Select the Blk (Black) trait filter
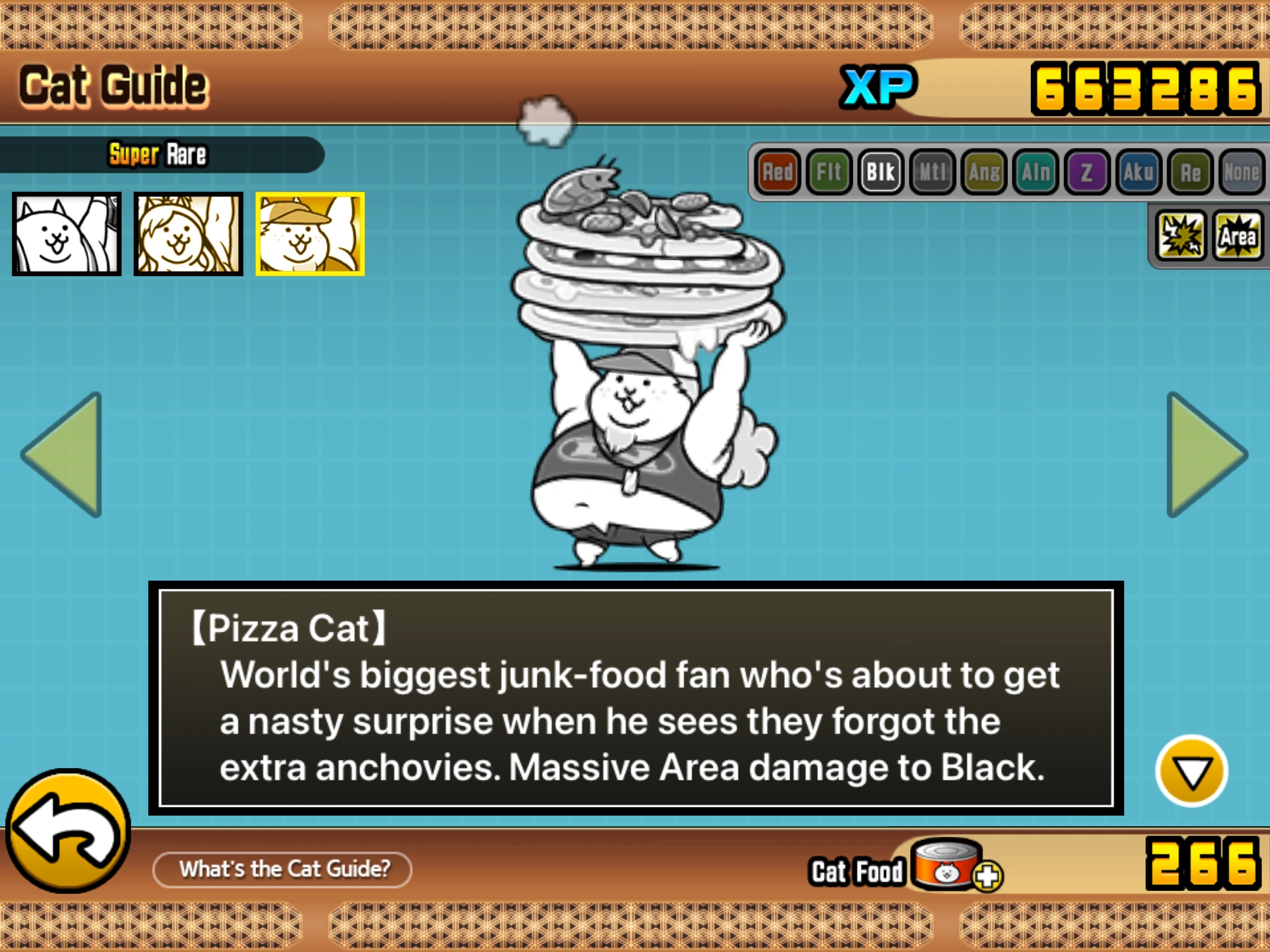 (x=882, y=172)
